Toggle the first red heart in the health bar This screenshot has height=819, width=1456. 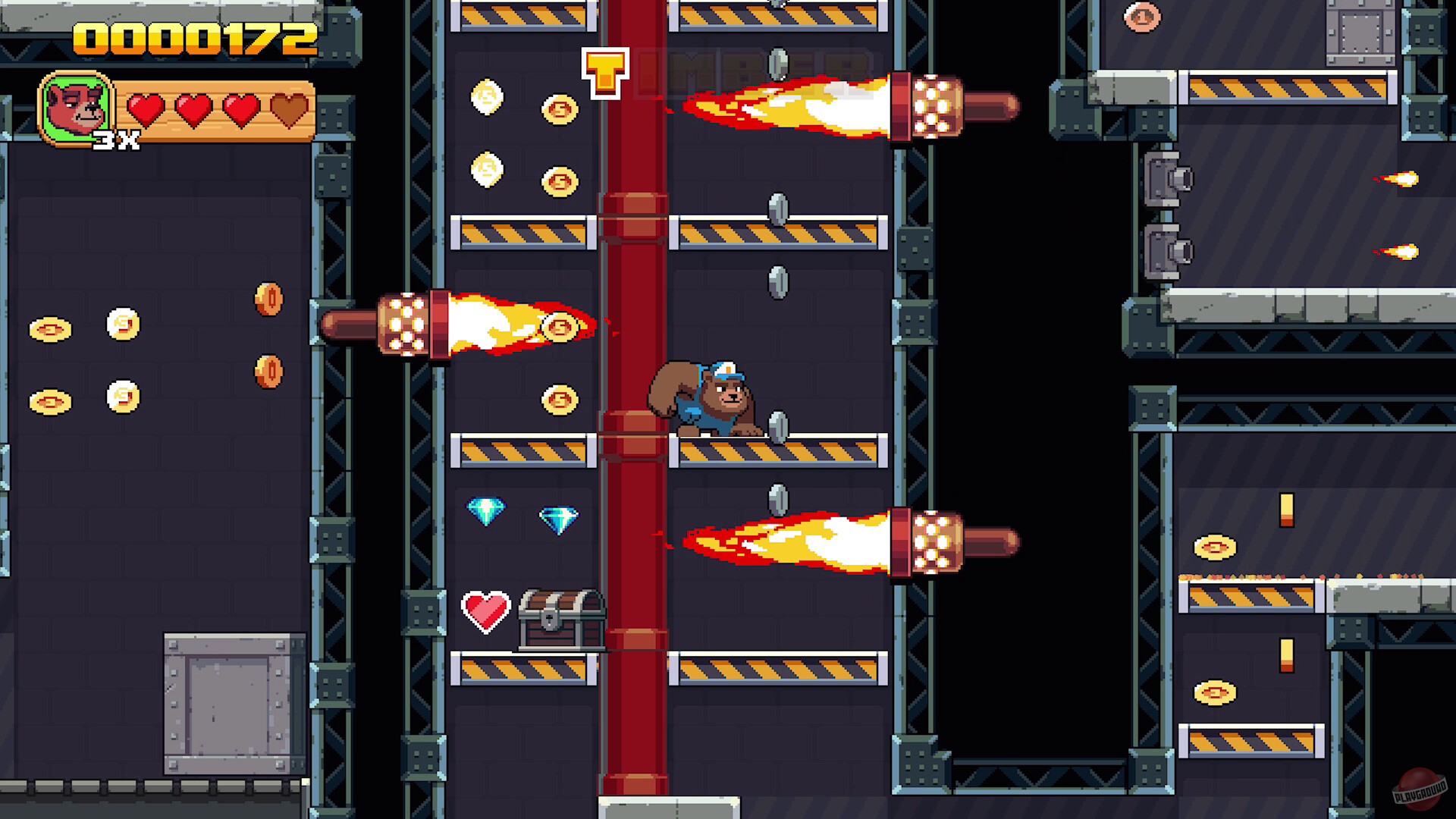tap(144, 108)
